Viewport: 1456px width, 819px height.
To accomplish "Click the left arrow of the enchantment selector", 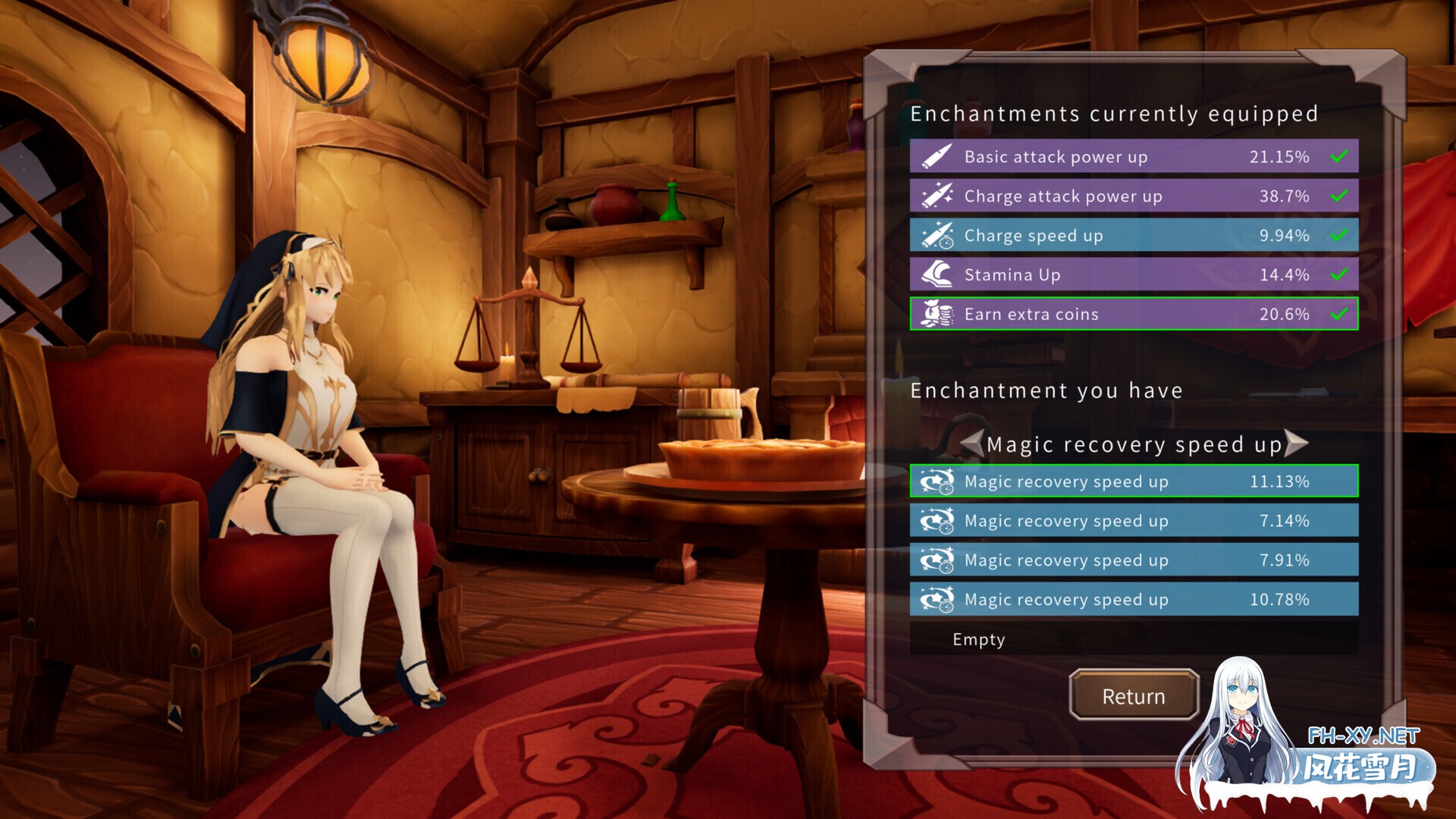I will 971,444.
